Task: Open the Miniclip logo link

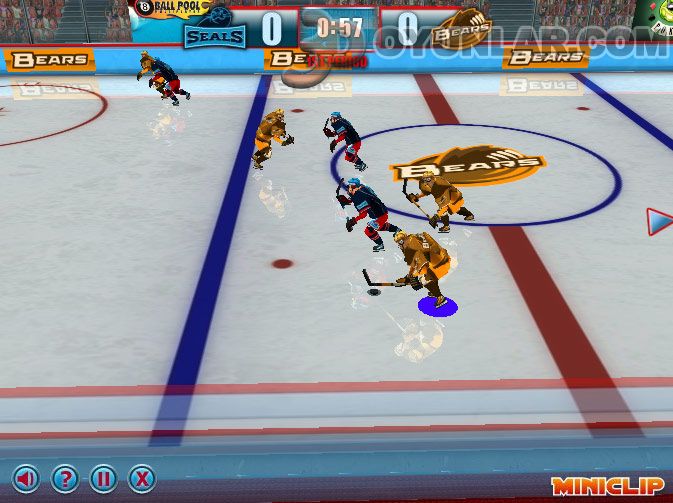Action: [607, 485]
